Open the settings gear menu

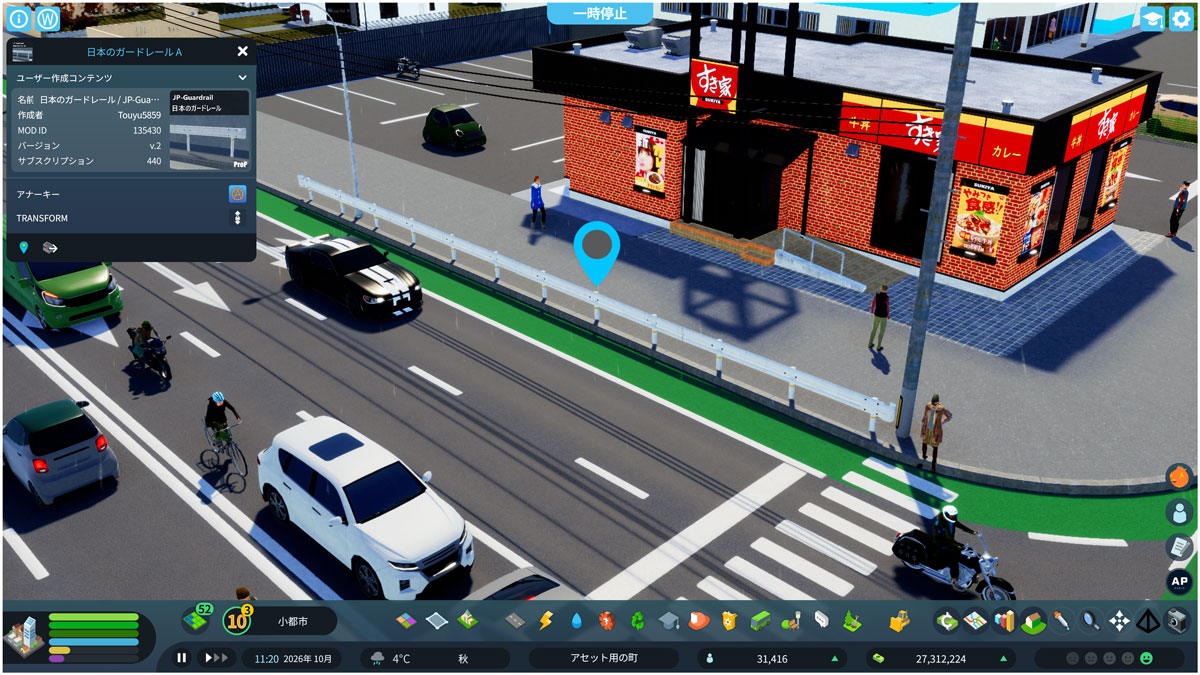click(x=1181, y=18)
